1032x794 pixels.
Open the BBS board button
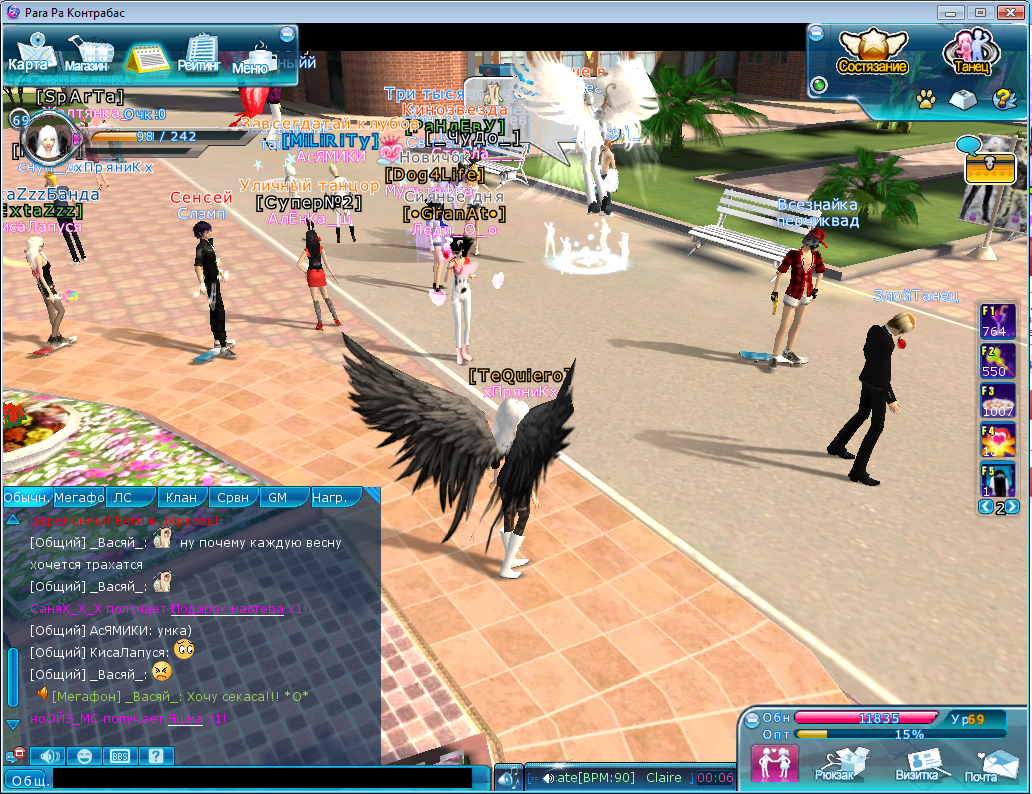click(119, 756)
